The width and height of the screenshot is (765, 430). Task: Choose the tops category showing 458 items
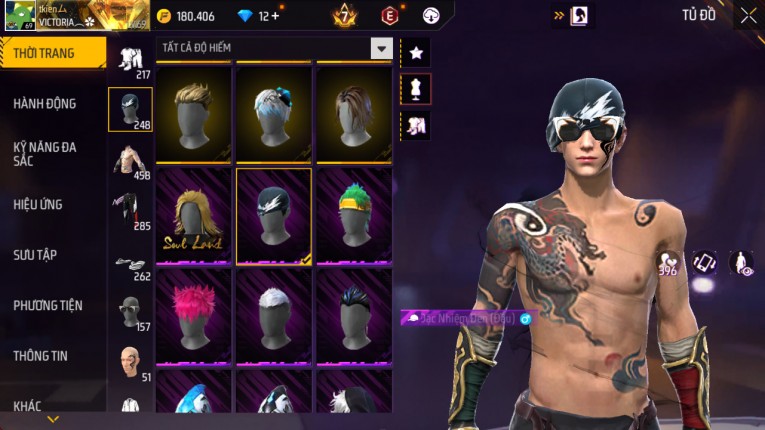coord(130,161)
